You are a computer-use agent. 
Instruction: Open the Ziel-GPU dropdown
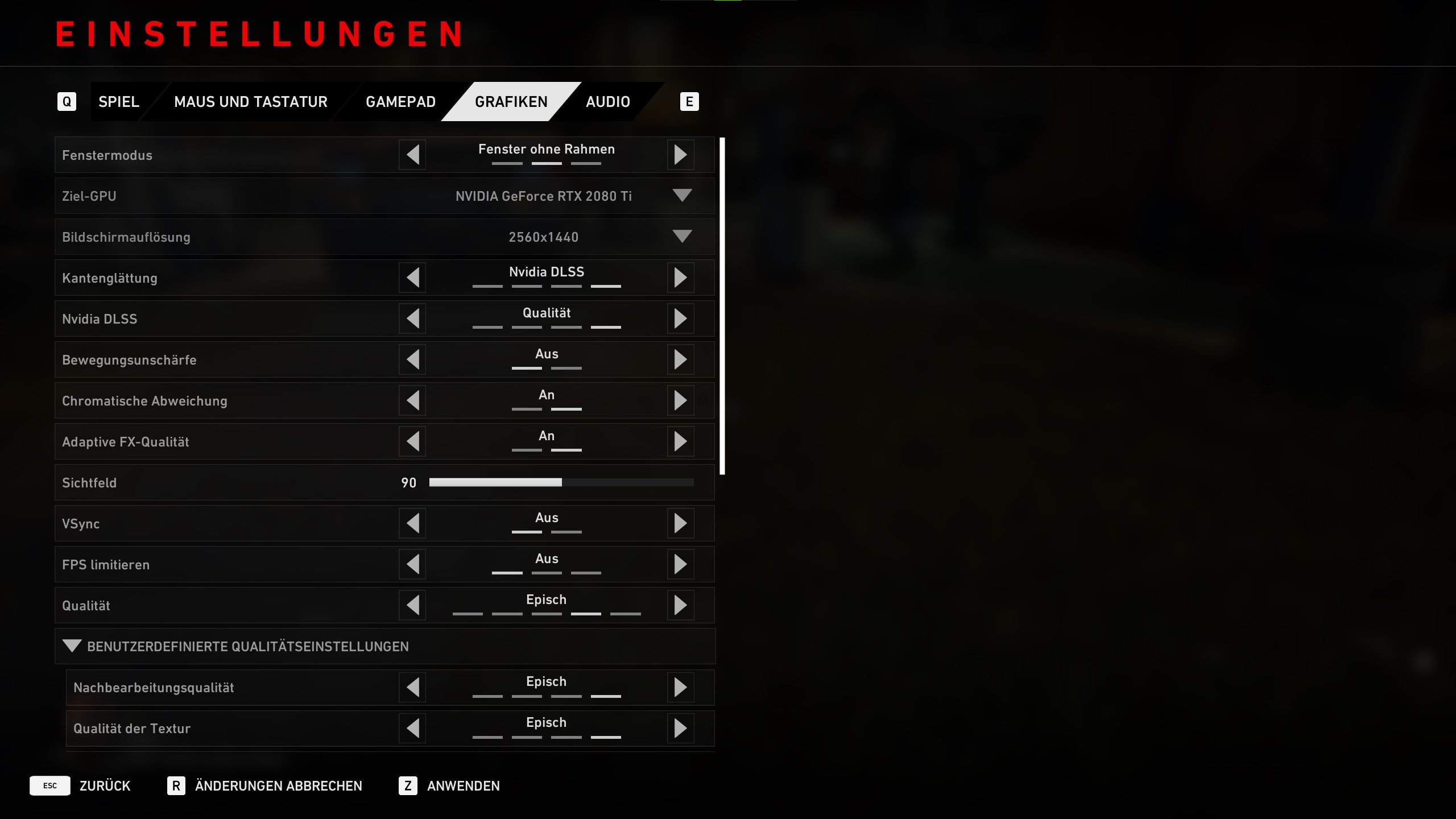(x=681, y=196)
